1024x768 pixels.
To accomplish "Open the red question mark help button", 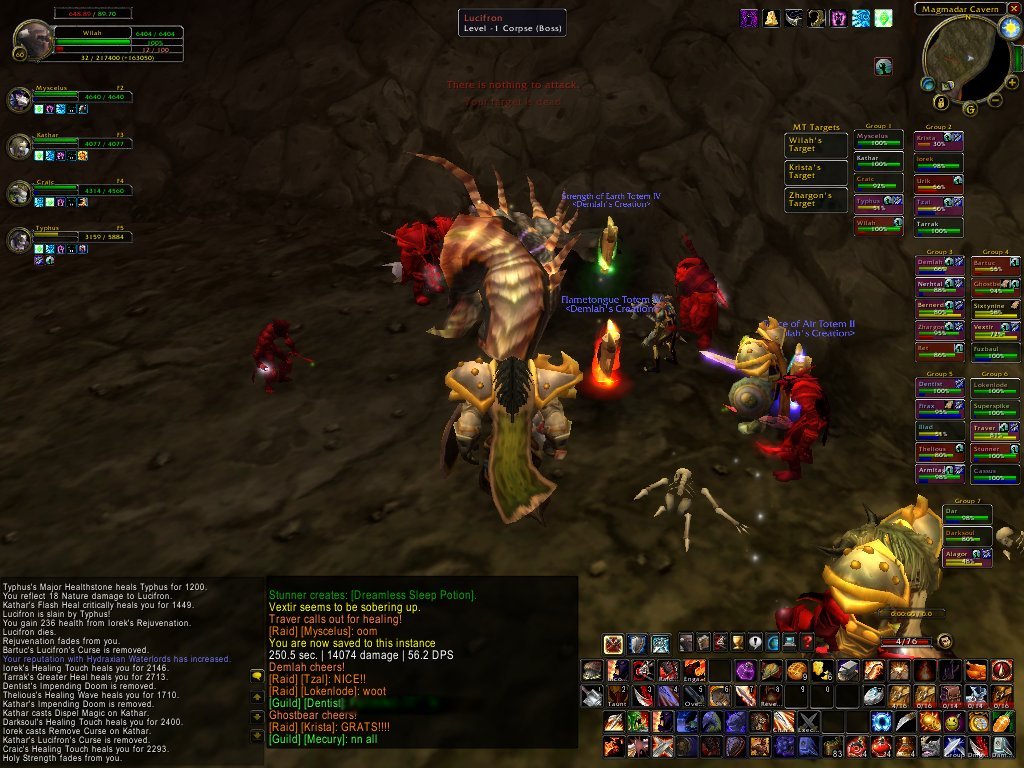I will click(807, 642).
